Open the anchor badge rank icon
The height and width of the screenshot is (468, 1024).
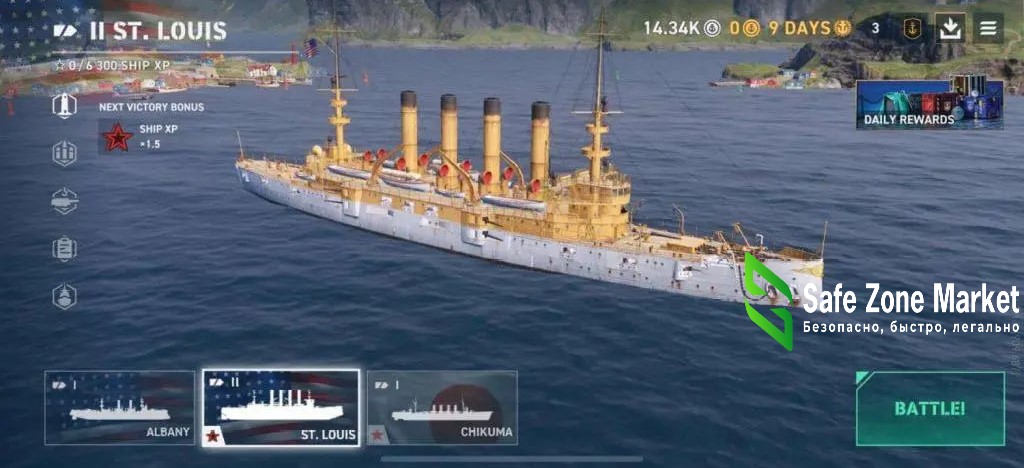point(912,28)
